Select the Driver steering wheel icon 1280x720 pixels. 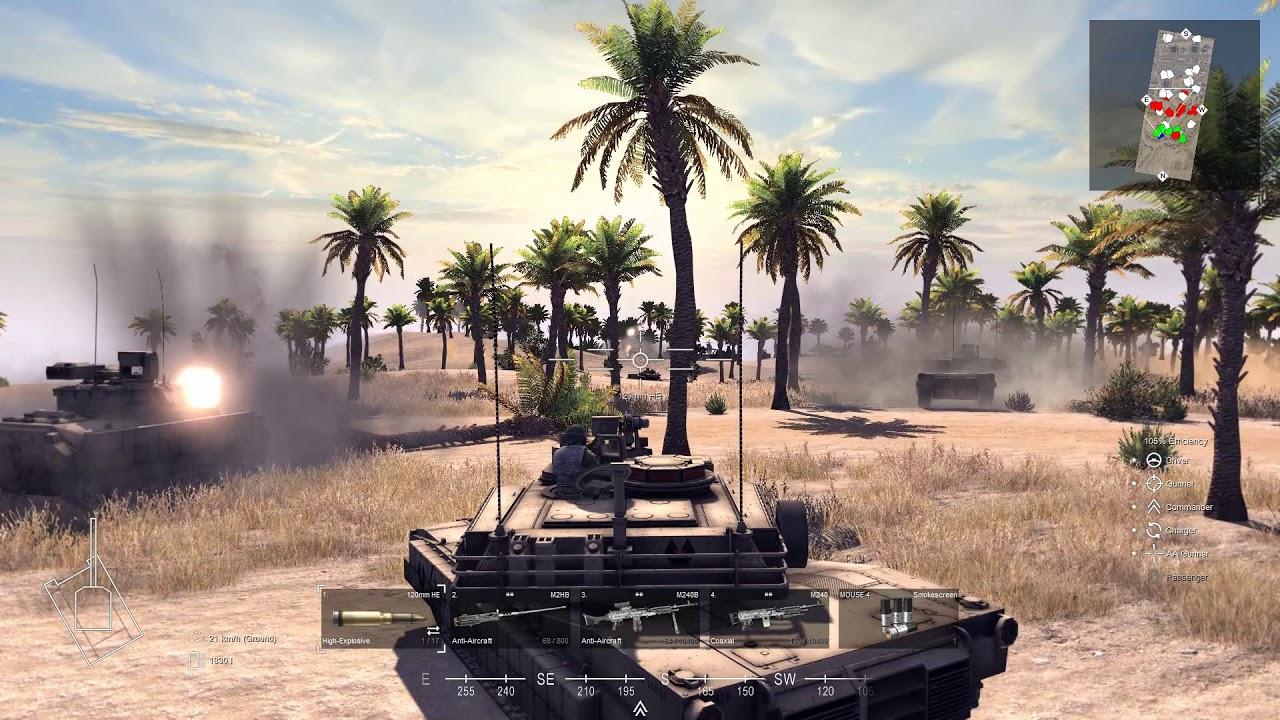point(1155,460)
